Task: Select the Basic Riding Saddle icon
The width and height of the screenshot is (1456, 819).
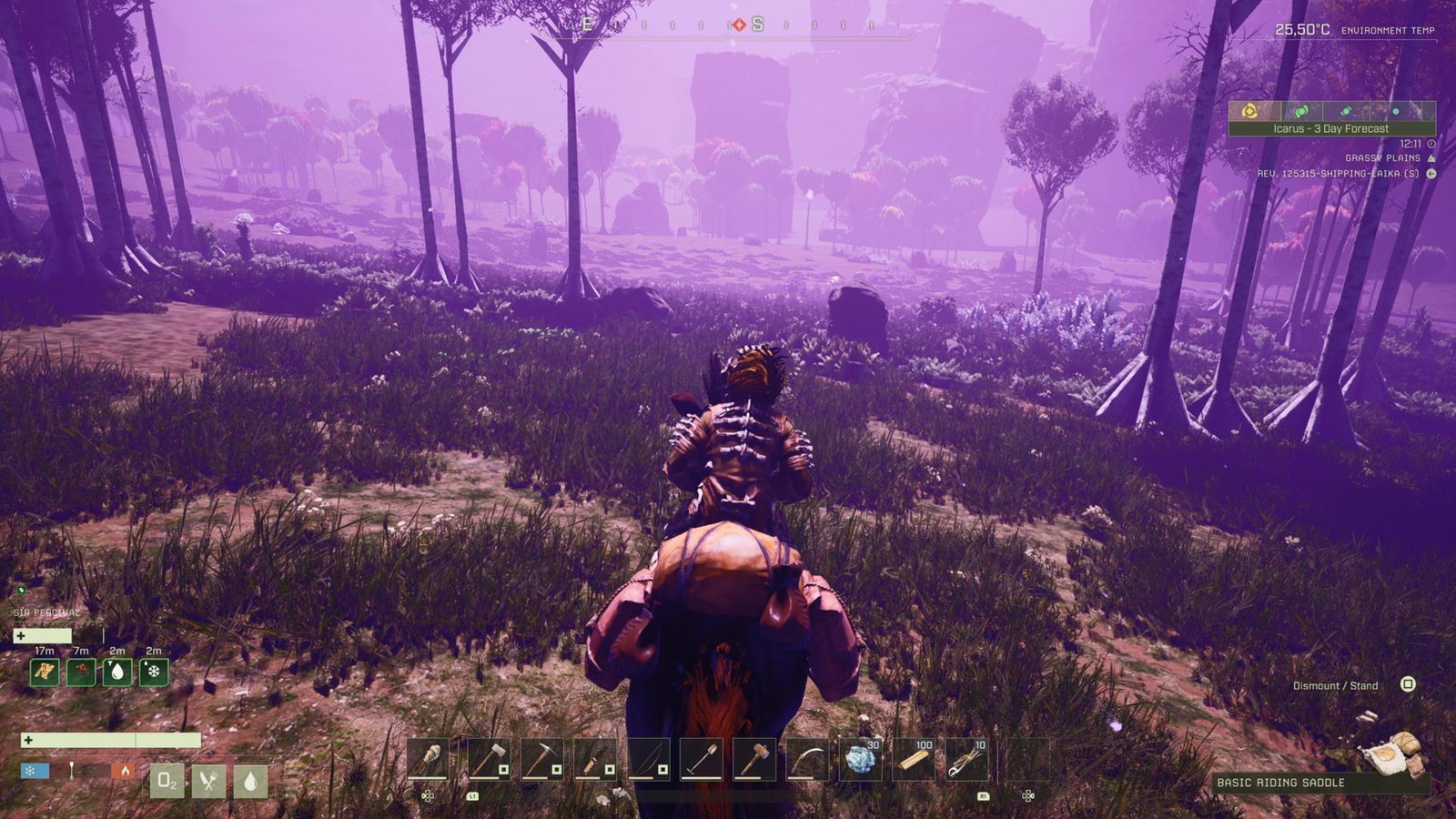Action: (1392, 753)
